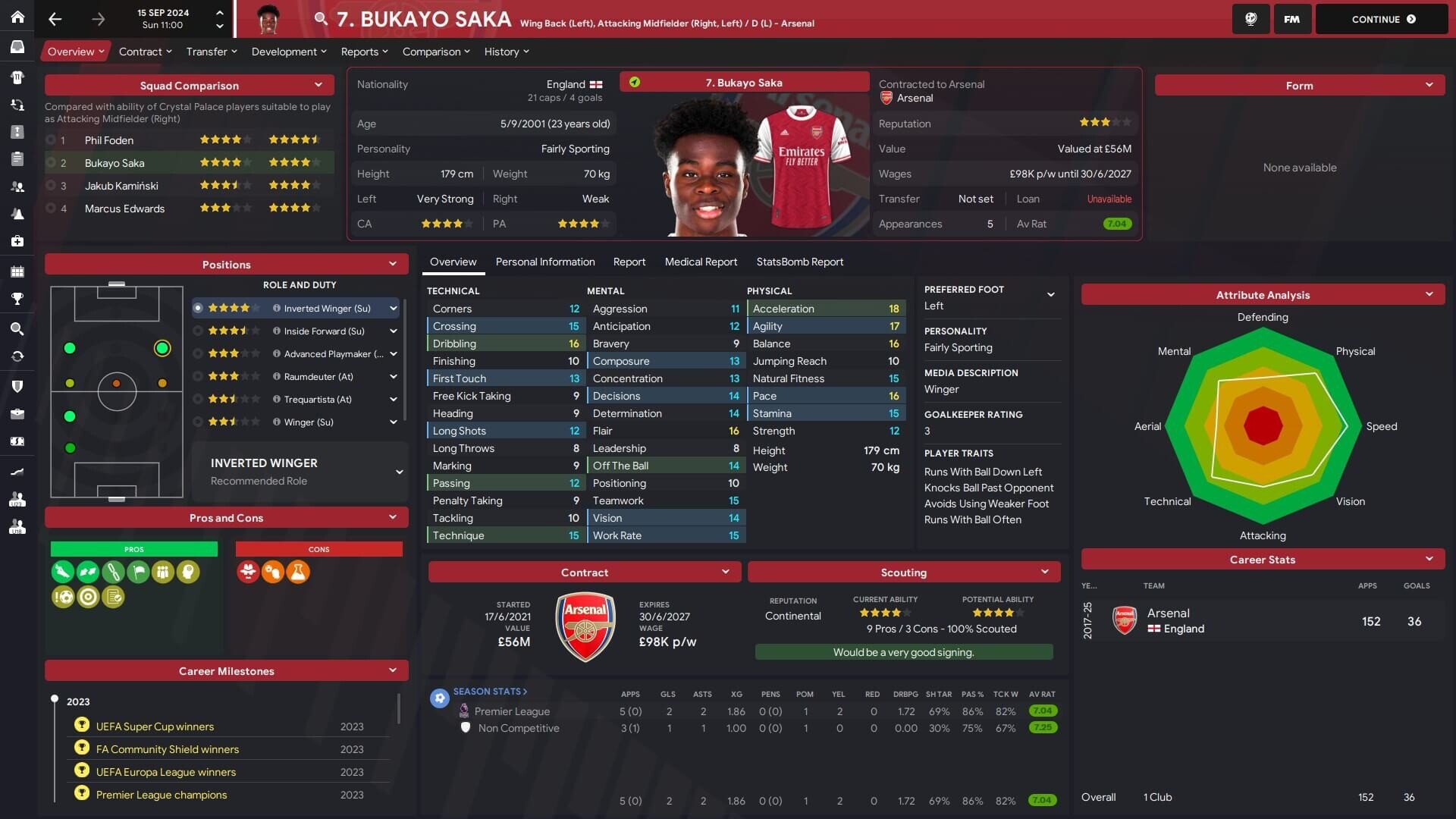Open the Medical Centre plus-kit icon
The width and height of the screenshot is (1456, 819).
(18, 240)
